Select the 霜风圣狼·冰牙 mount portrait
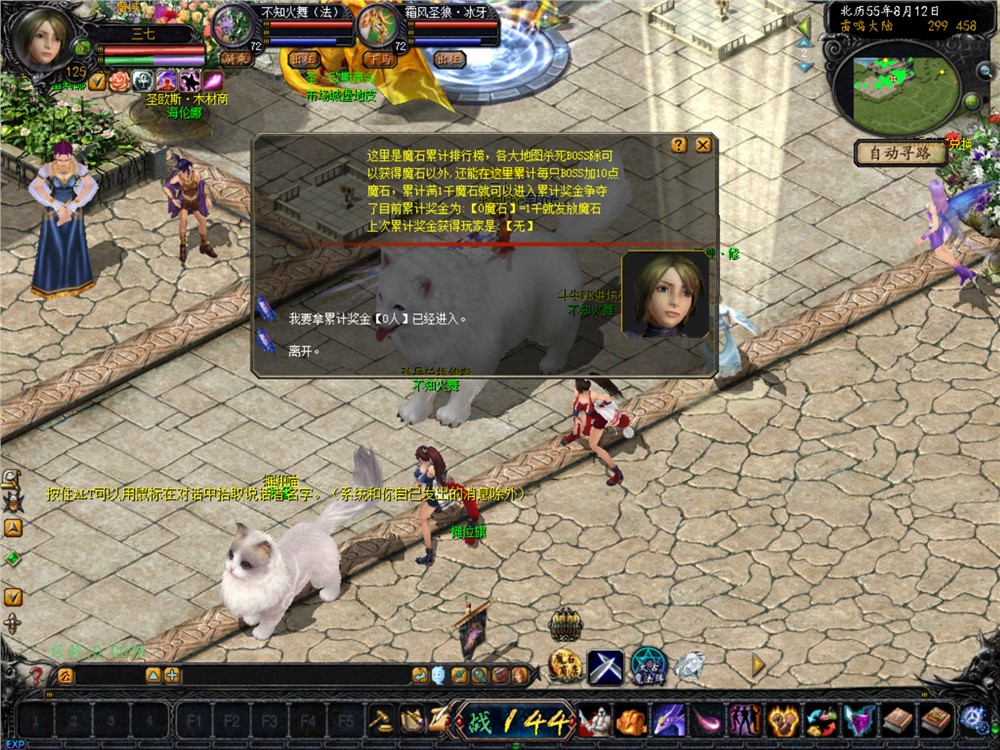The width and height of the screenshot is (1000, 750). click(x=378, y=24)
